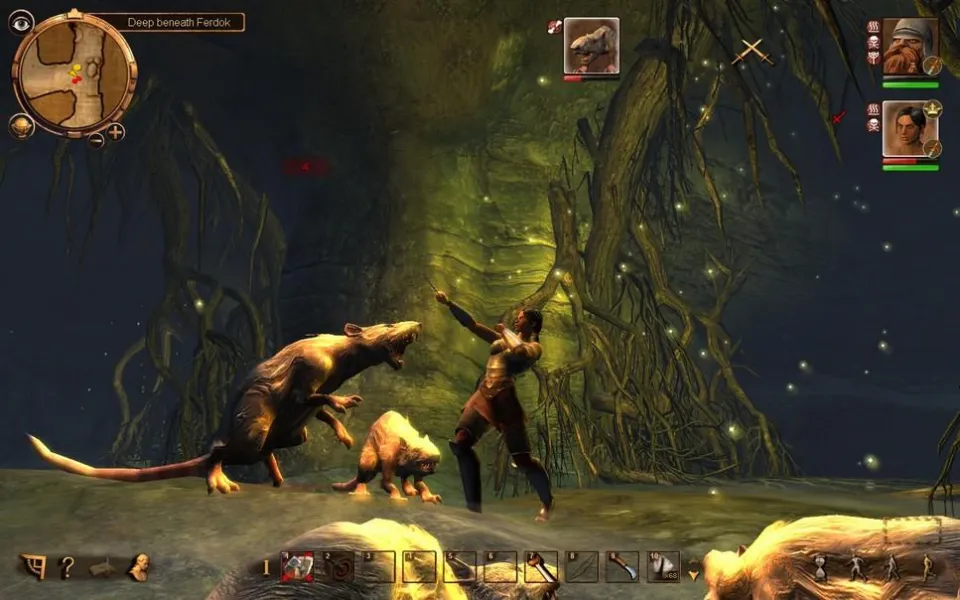Click the crossed swords combat icon

coord(751,52)
